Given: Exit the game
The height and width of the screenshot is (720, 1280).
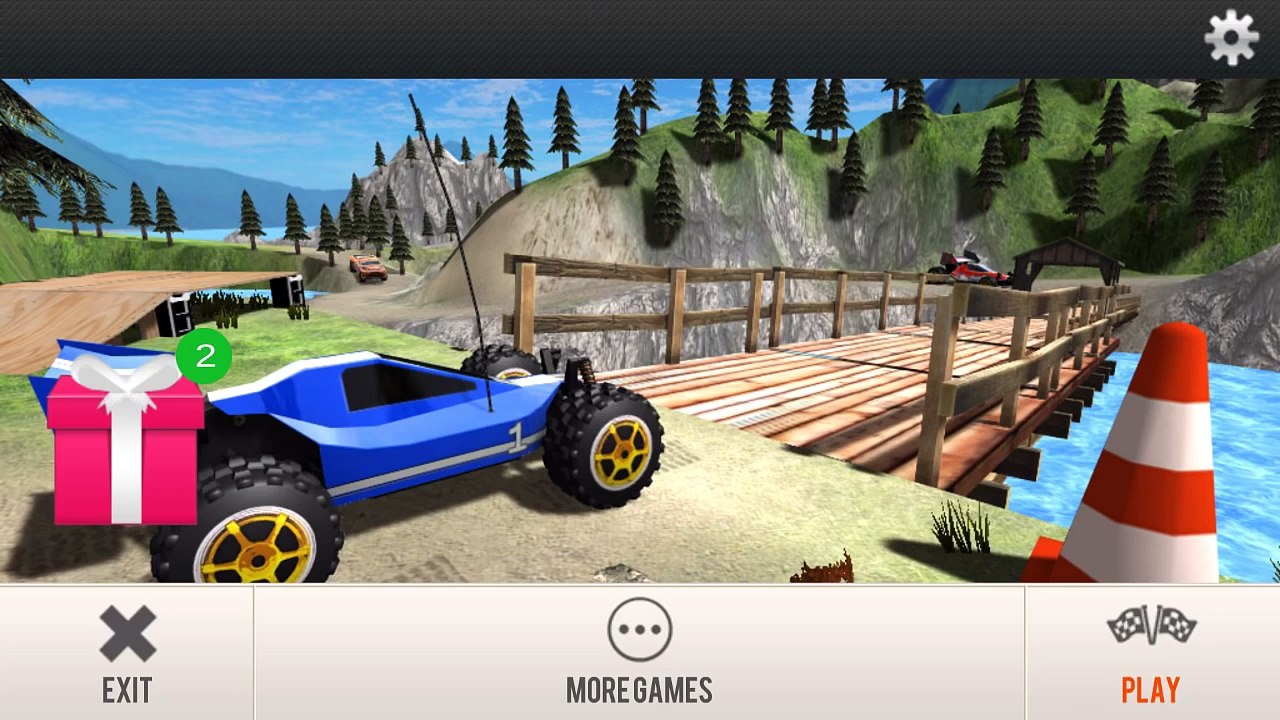Looking at the screenshot, I should [x=127, y=653].
